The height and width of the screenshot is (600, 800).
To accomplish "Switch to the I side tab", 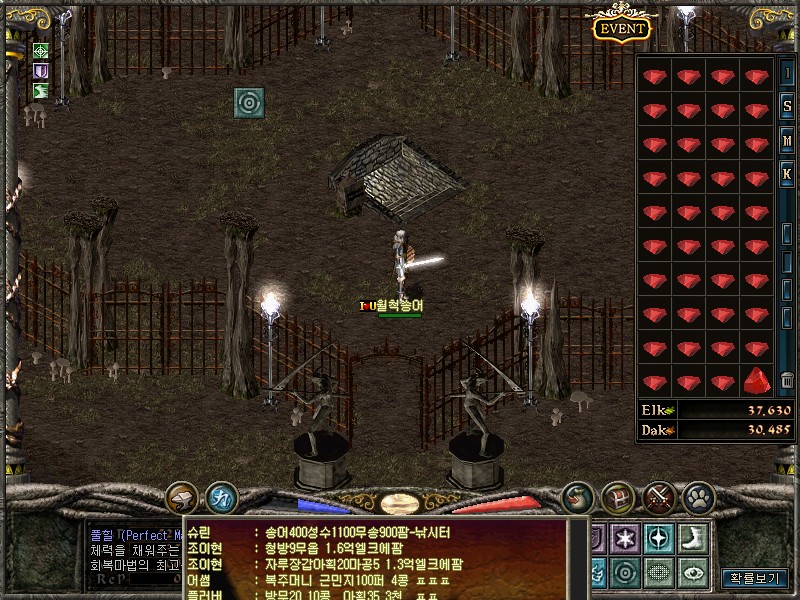I will [x=787, y=74].
